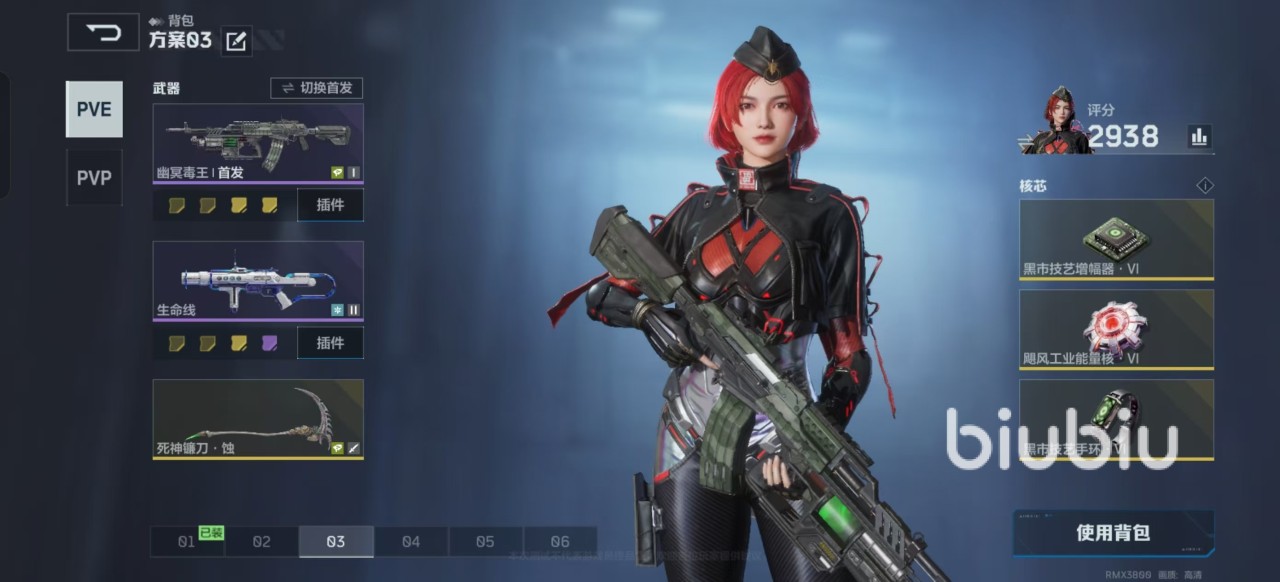Open 插件 attachments for 生命线
The image size is (1280, 582).
click(x=330, y=343)
